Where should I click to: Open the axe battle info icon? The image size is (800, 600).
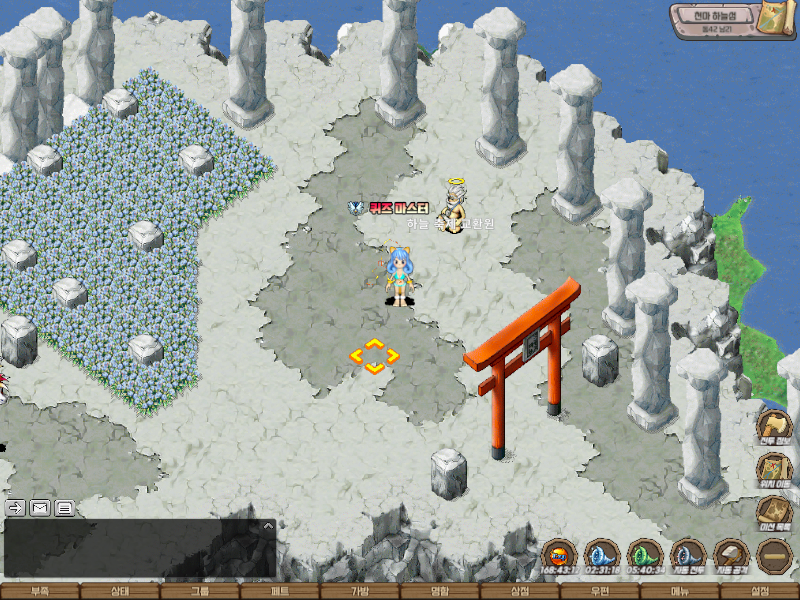[x=774, y=425]
